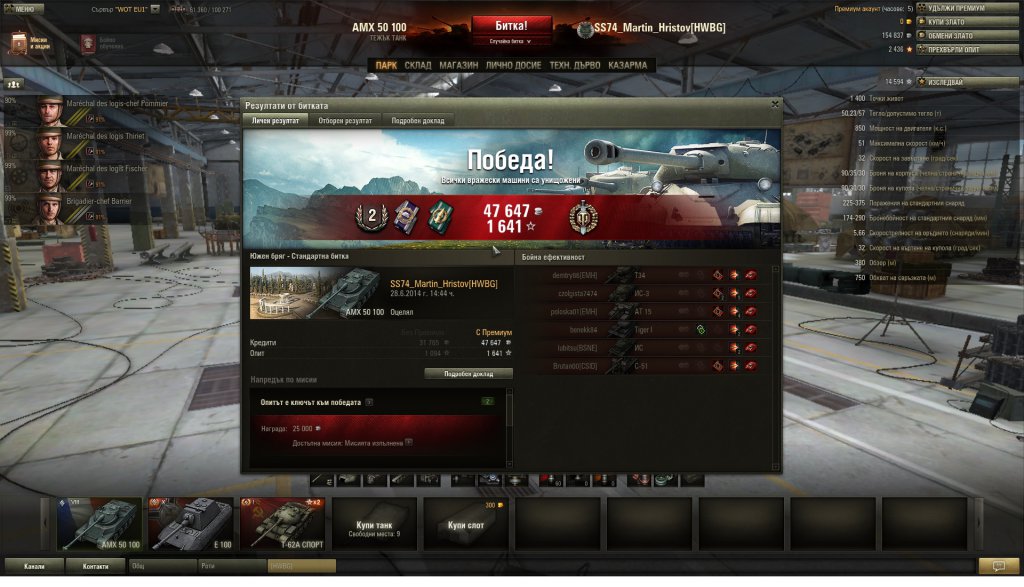Open the МЕНЮ button
The width and height of the screenshot is (1024, 587).
coord(24,8)
